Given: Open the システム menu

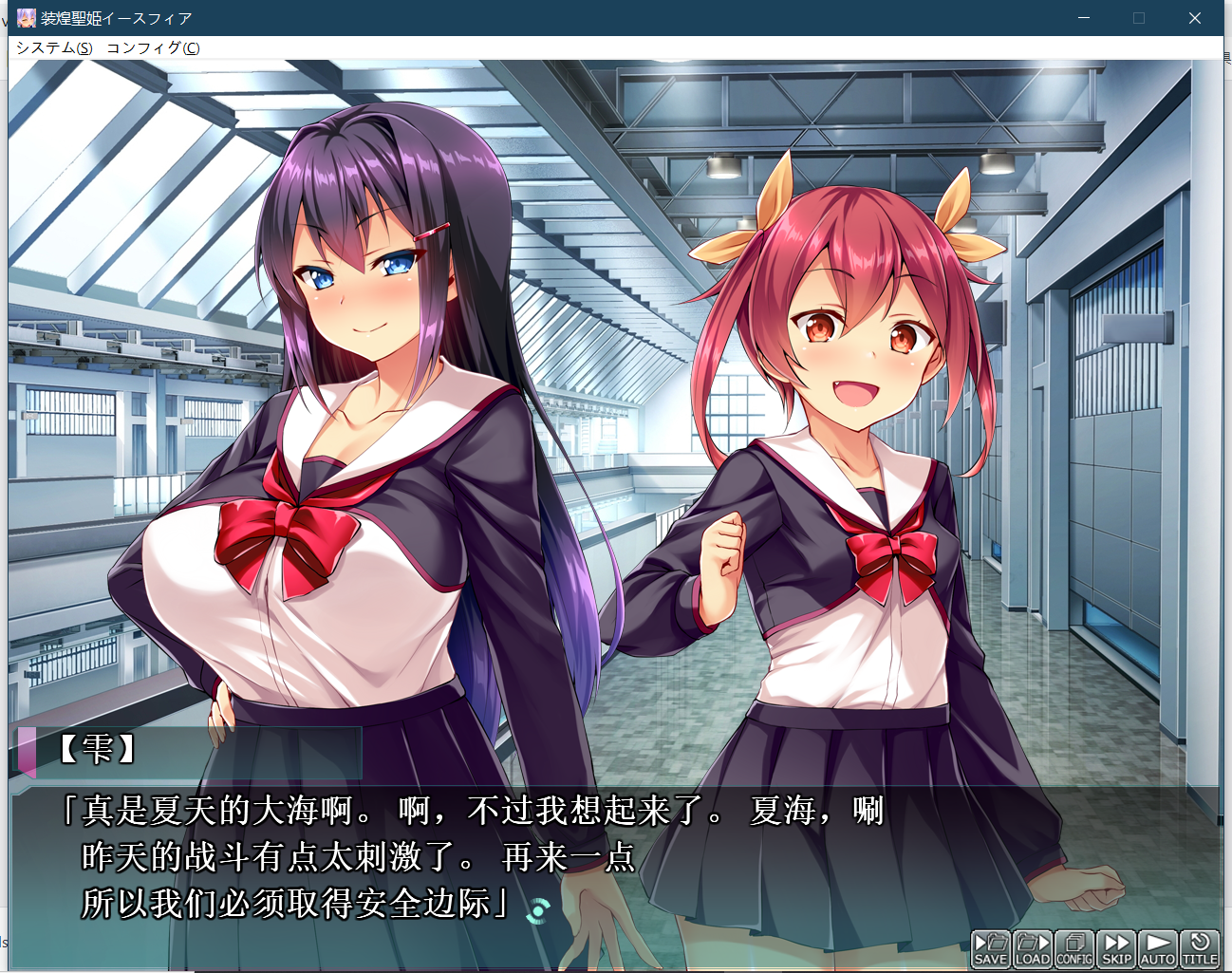Looking at the screenshot, I should [54, 47].
